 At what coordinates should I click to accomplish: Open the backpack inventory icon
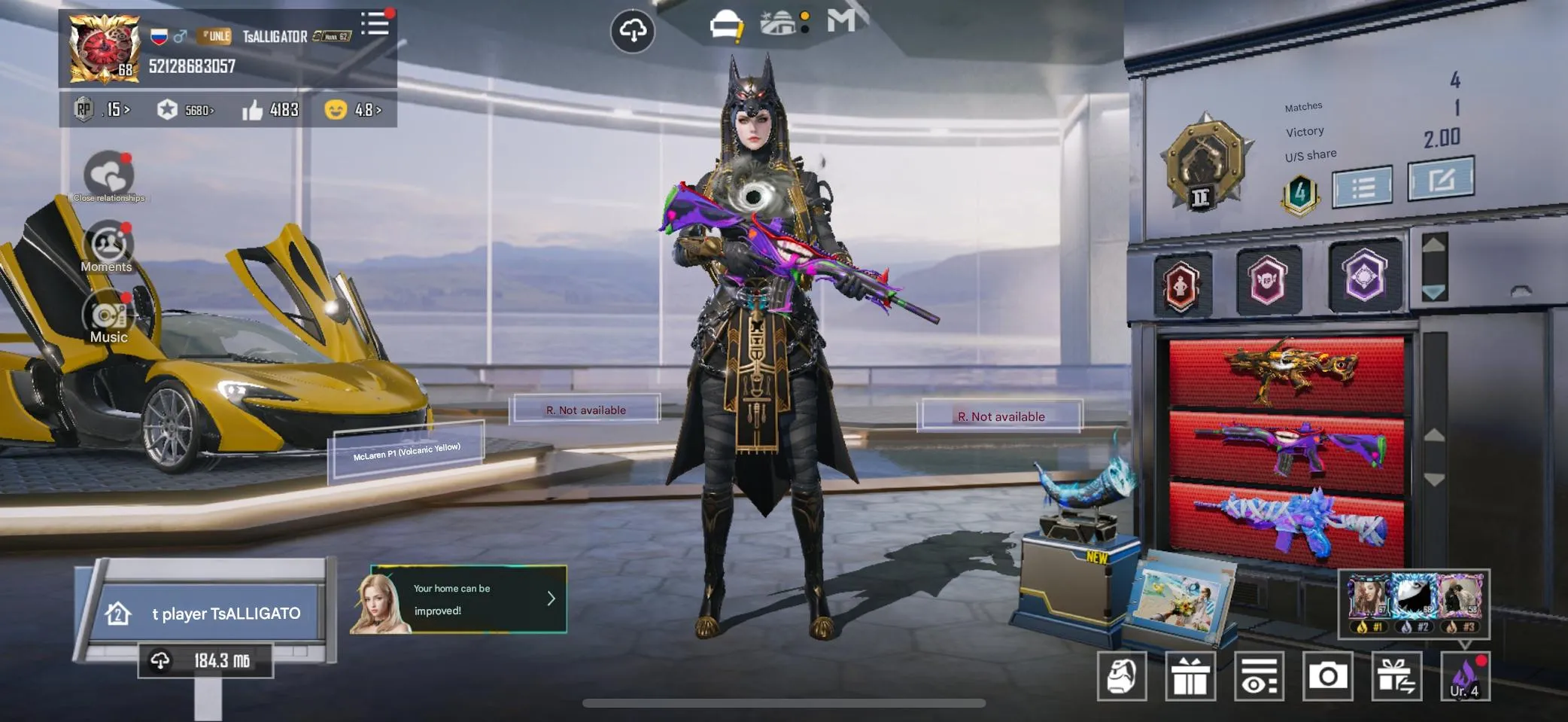pos(1123,675)
